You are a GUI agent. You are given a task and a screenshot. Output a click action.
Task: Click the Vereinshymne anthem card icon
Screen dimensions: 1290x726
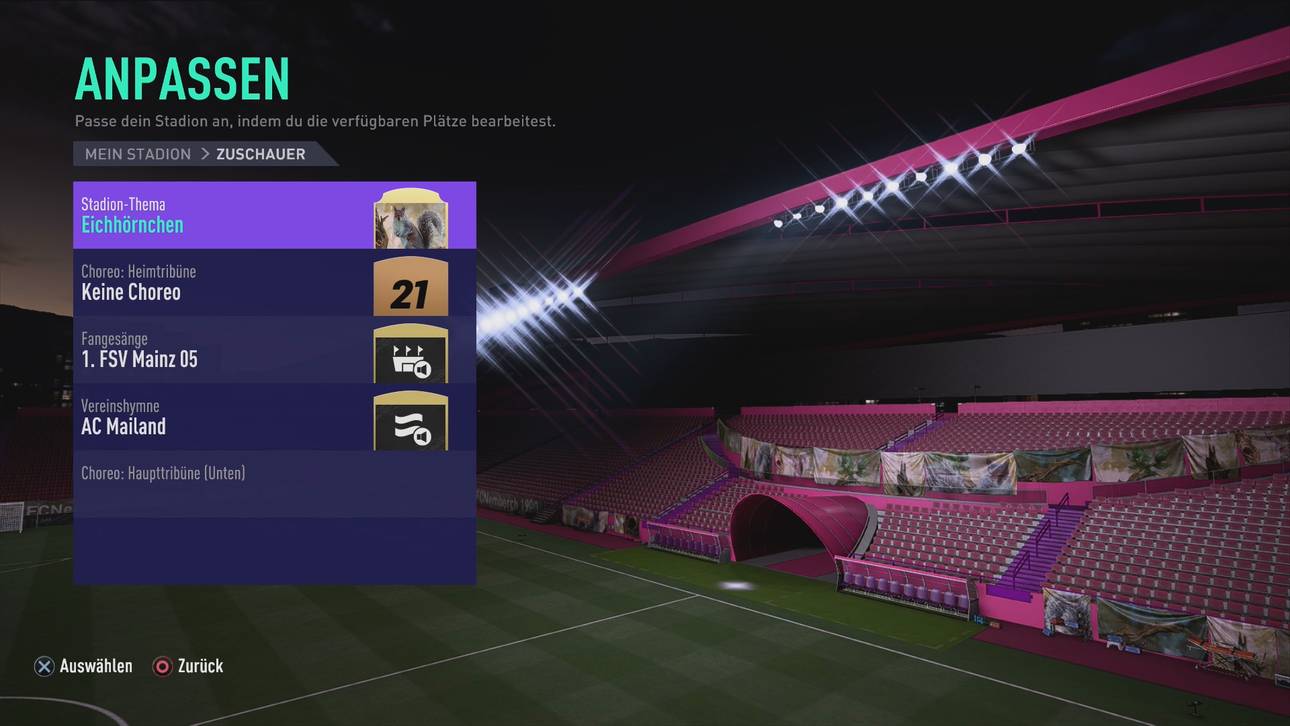coord(410,421)
